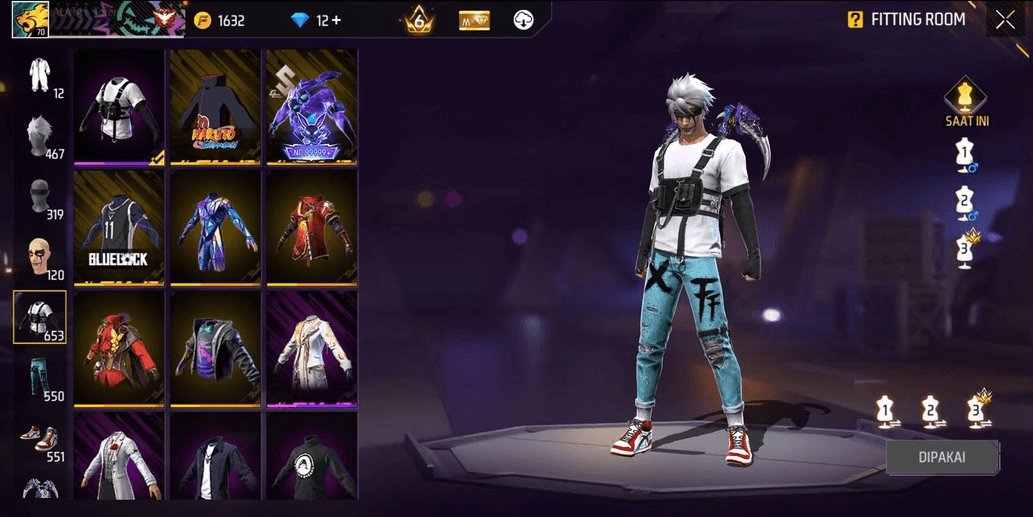Click the DIPAKAI button

pos(941,457)
